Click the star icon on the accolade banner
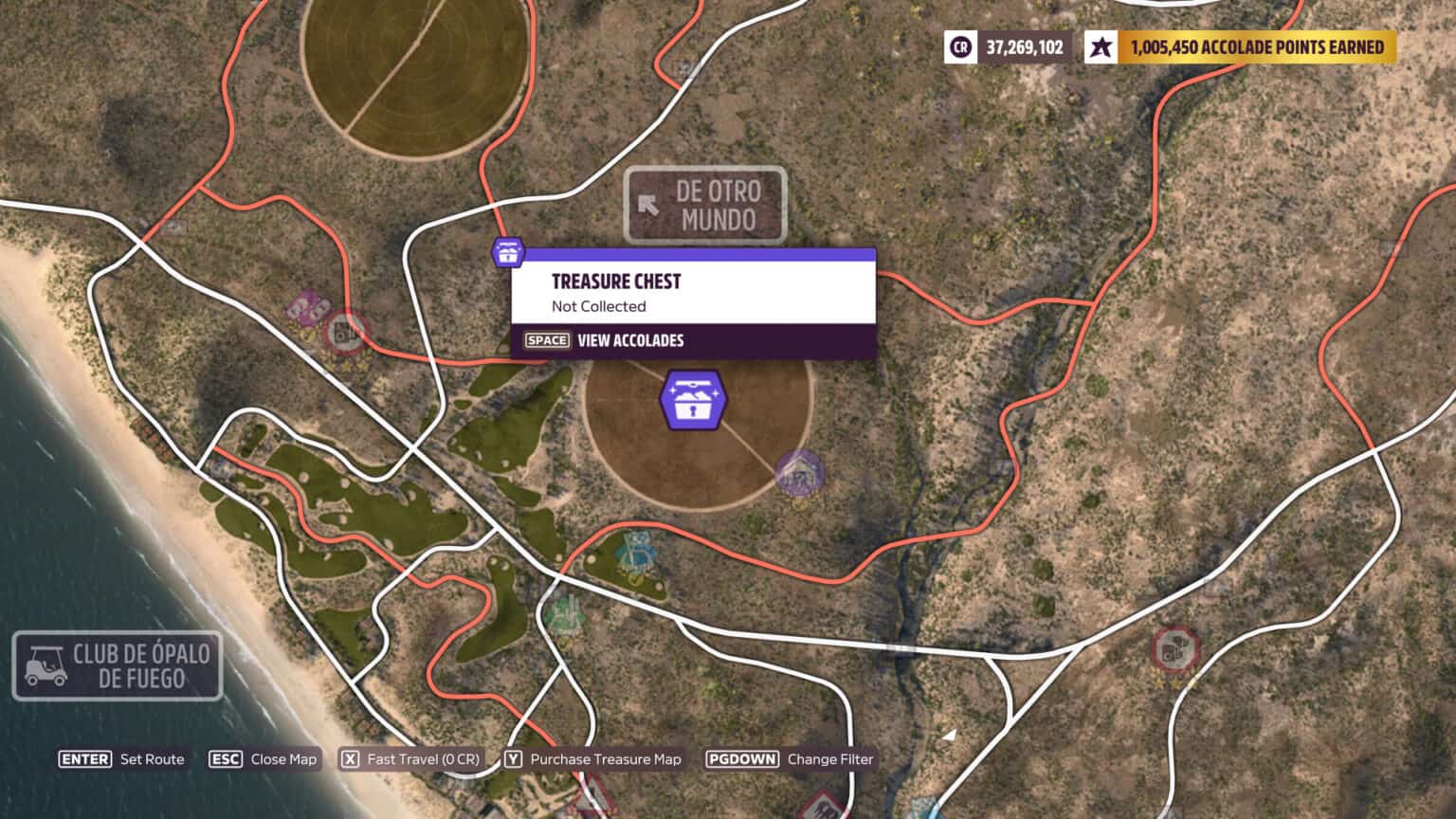The width and height of the screenshot is (1456, 819). click(1101, 45)
